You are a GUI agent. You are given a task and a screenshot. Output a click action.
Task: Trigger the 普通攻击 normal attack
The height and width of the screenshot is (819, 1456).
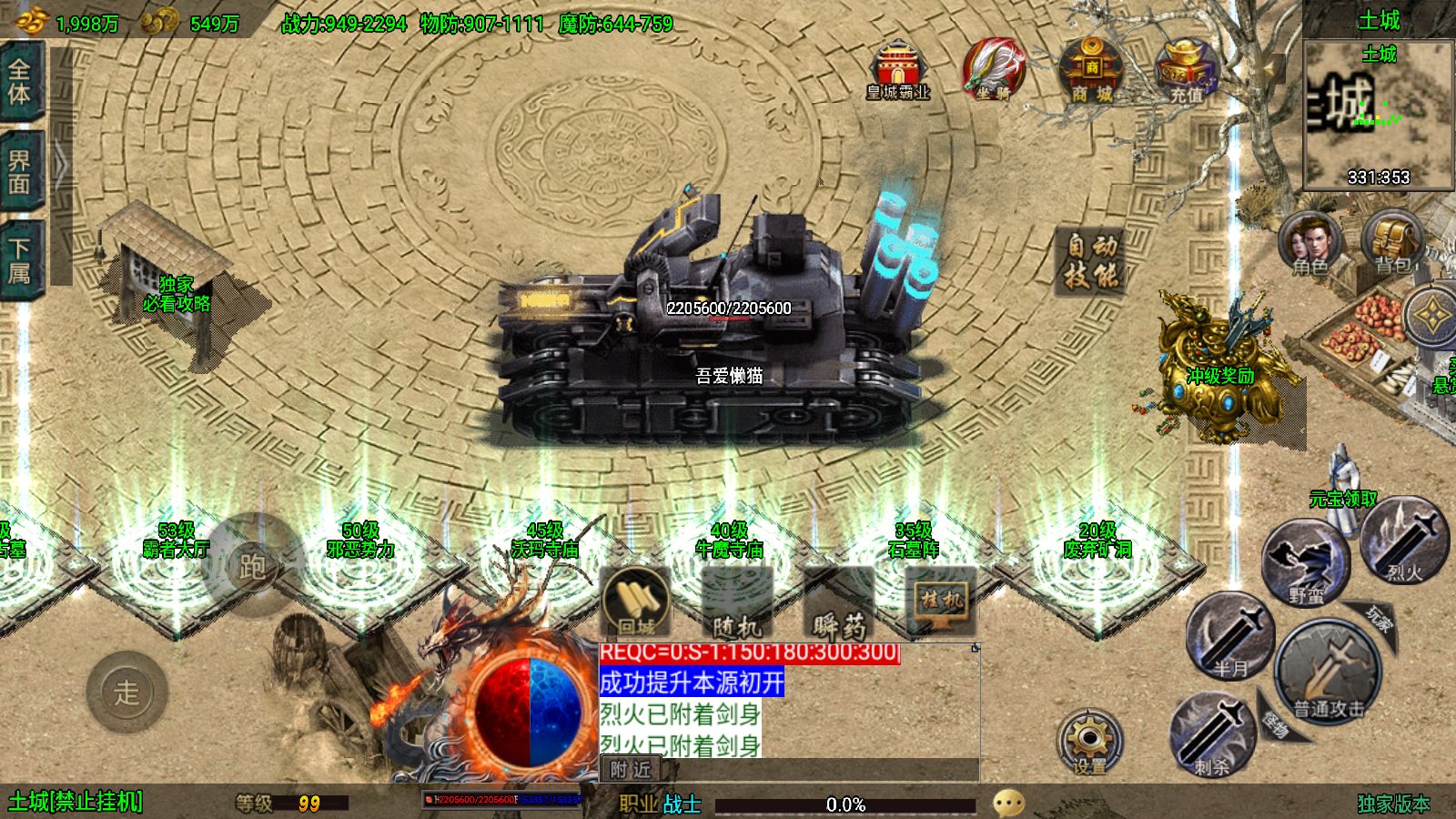click(1329, 673)
